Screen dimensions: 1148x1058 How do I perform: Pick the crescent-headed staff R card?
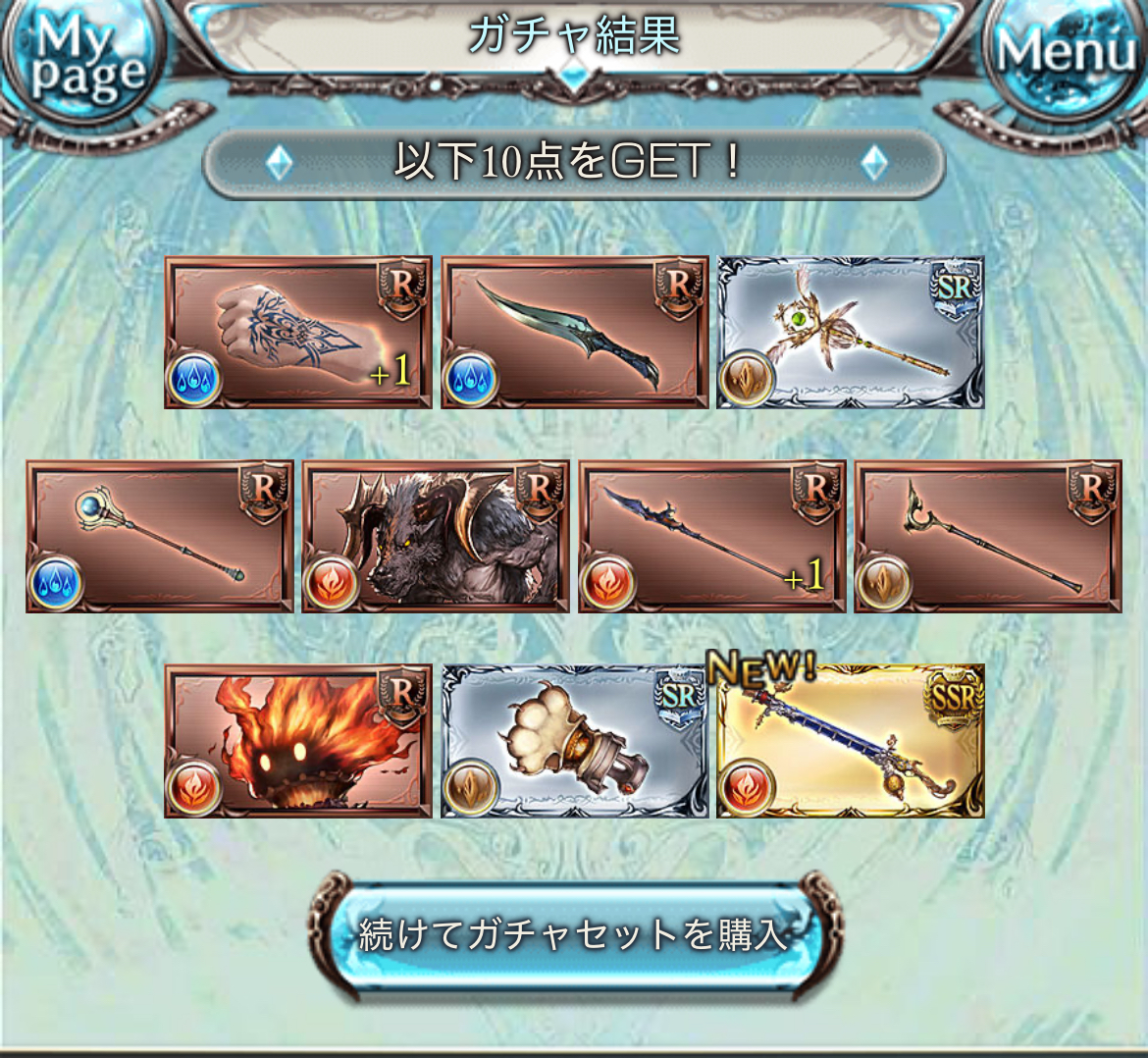tap(988, 537)
